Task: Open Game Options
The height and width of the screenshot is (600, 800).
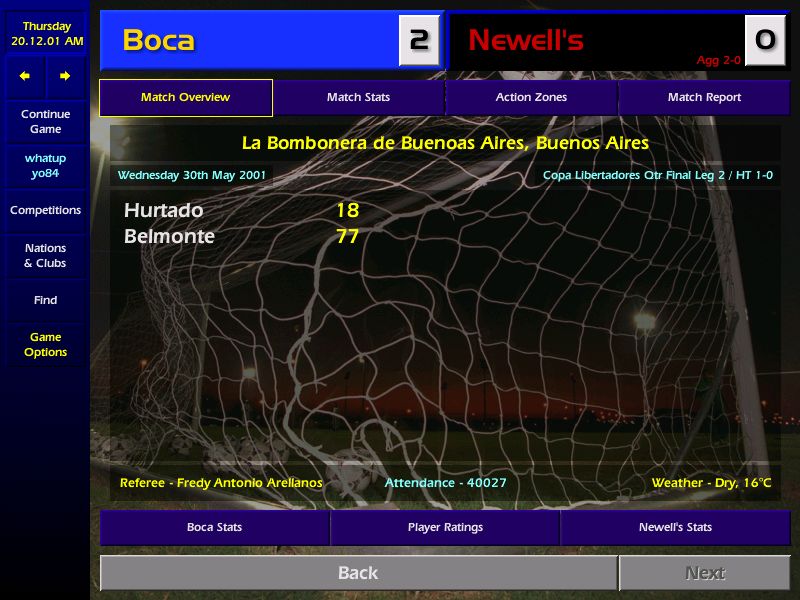Action: (45, 345)
